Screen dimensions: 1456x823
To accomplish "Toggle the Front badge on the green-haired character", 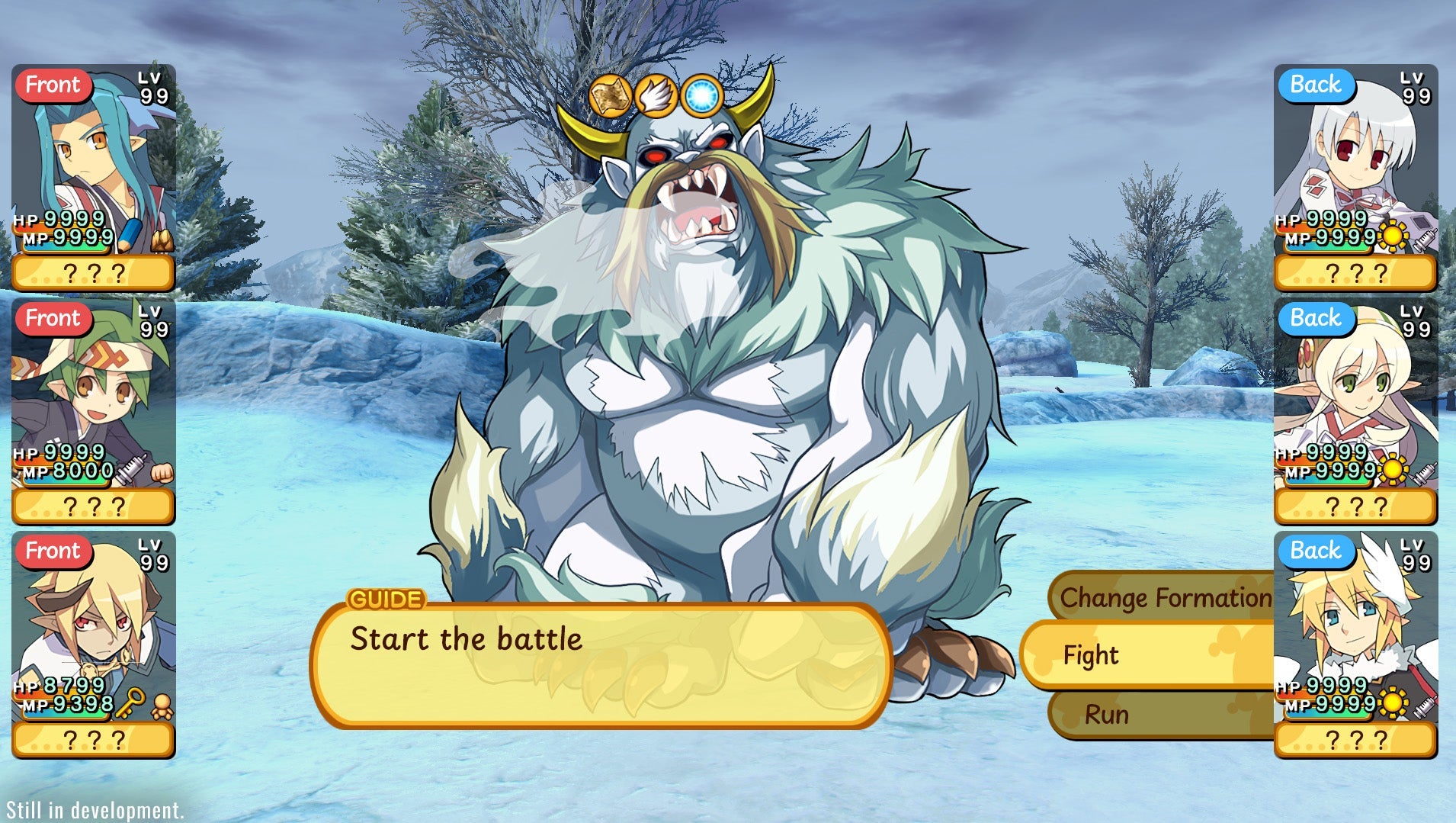I will point(53,319).
